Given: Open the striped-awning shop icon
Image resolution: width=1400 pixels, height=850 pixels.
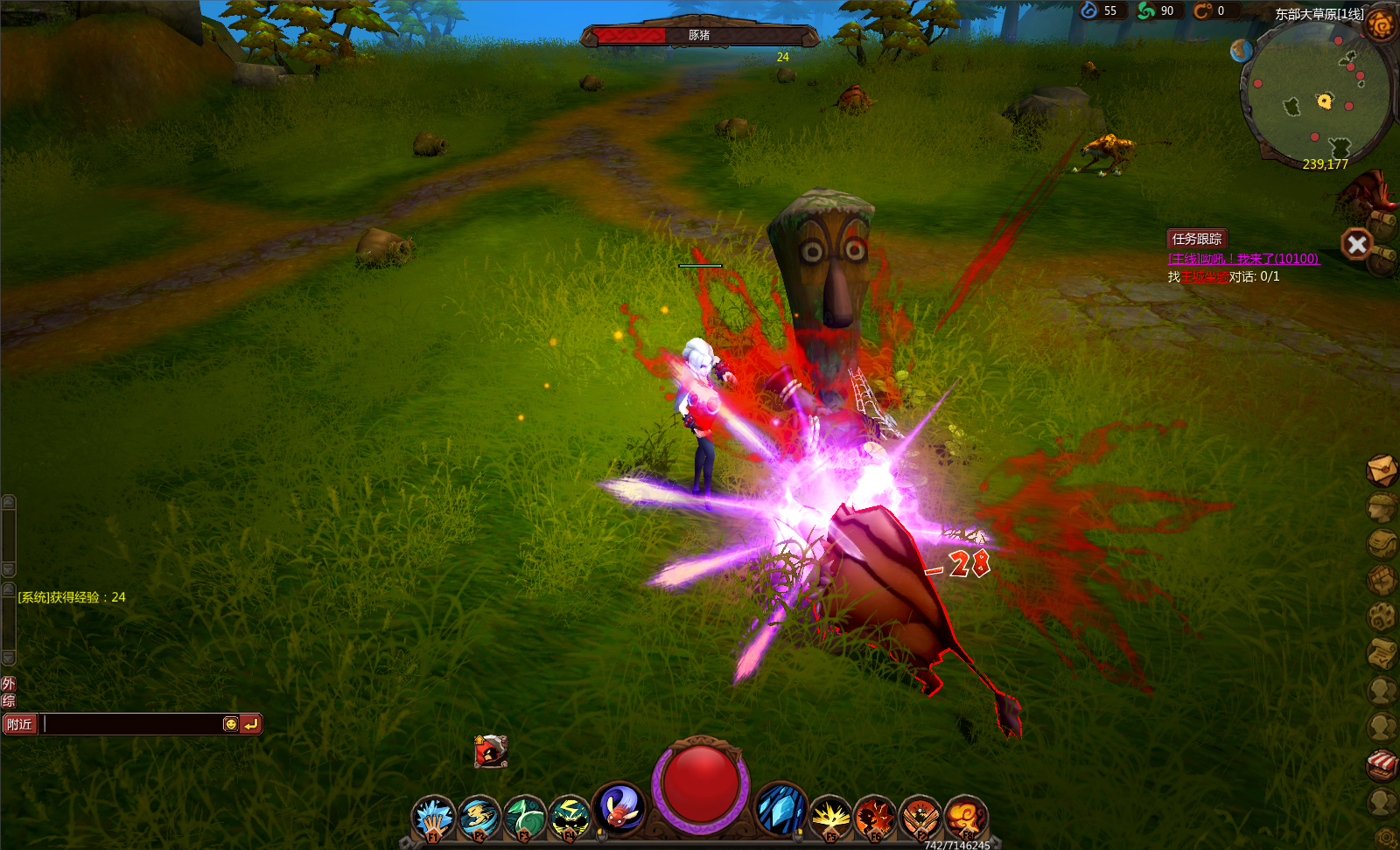Looking at the screenshot, I should coord(1382,764).
